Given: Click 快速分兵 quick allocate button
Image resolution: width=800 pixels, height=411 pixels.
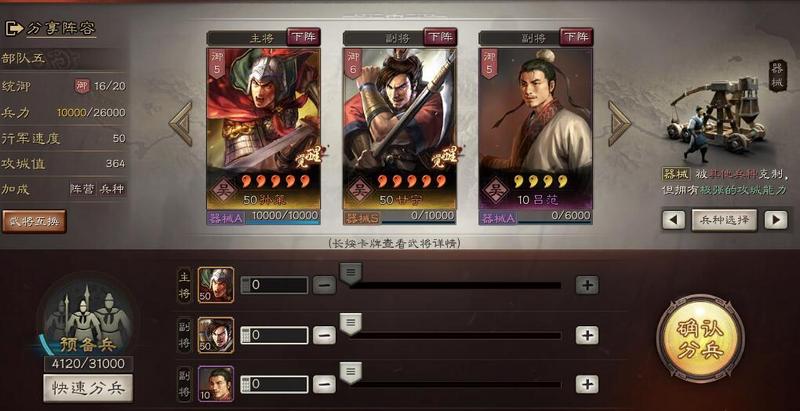Looking at the screenshot, I should pyautogui.click(x=88, y=389).
